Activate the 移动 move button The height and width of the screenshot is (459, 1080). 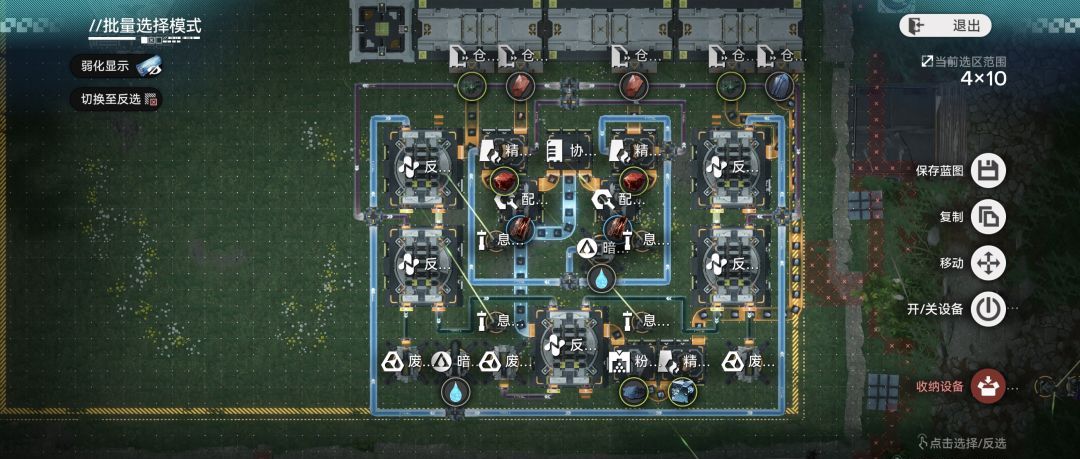[987, 263]
